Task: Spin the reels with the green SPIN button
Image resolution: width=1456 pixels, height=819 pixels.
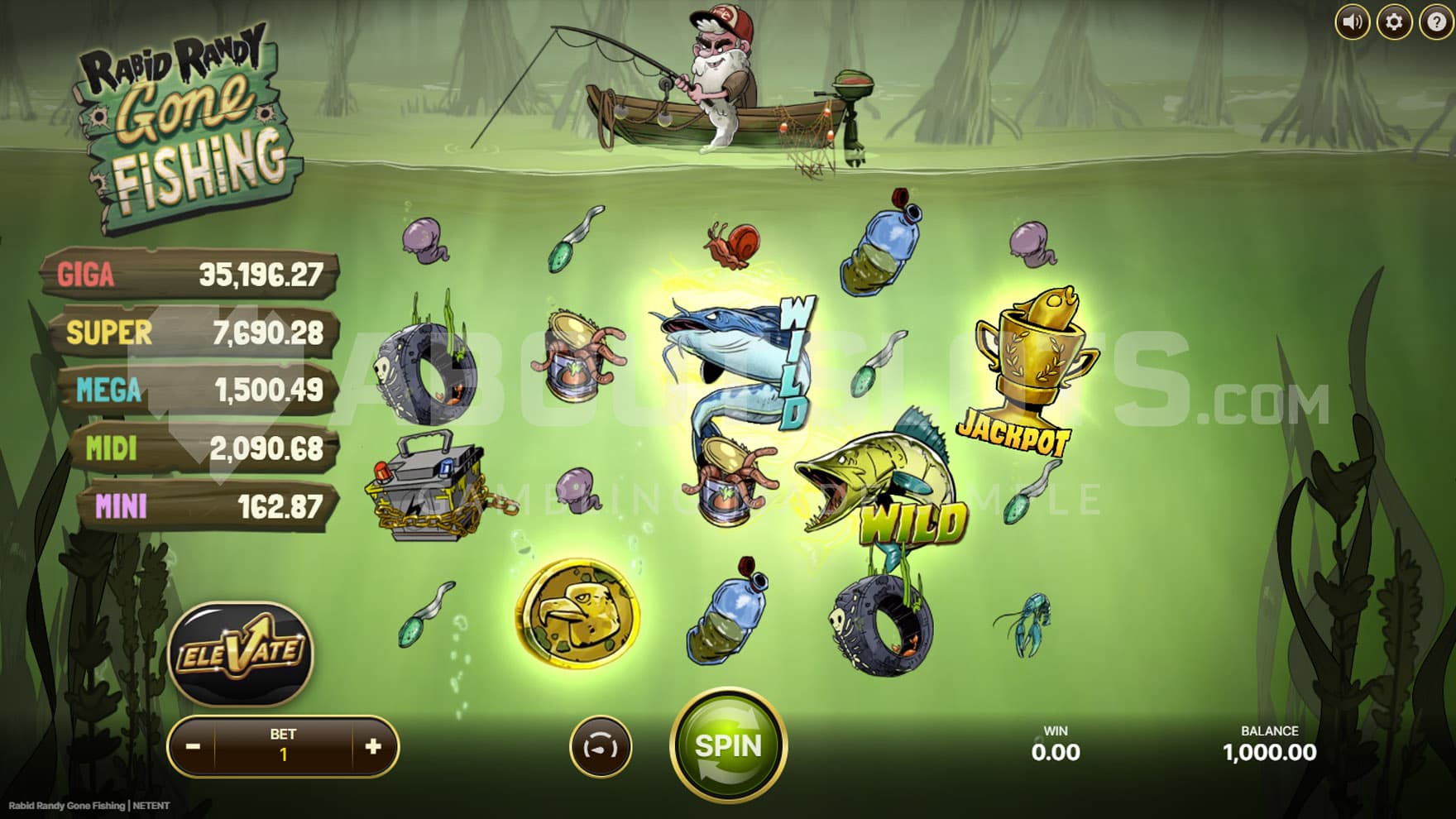Action: 728,747
